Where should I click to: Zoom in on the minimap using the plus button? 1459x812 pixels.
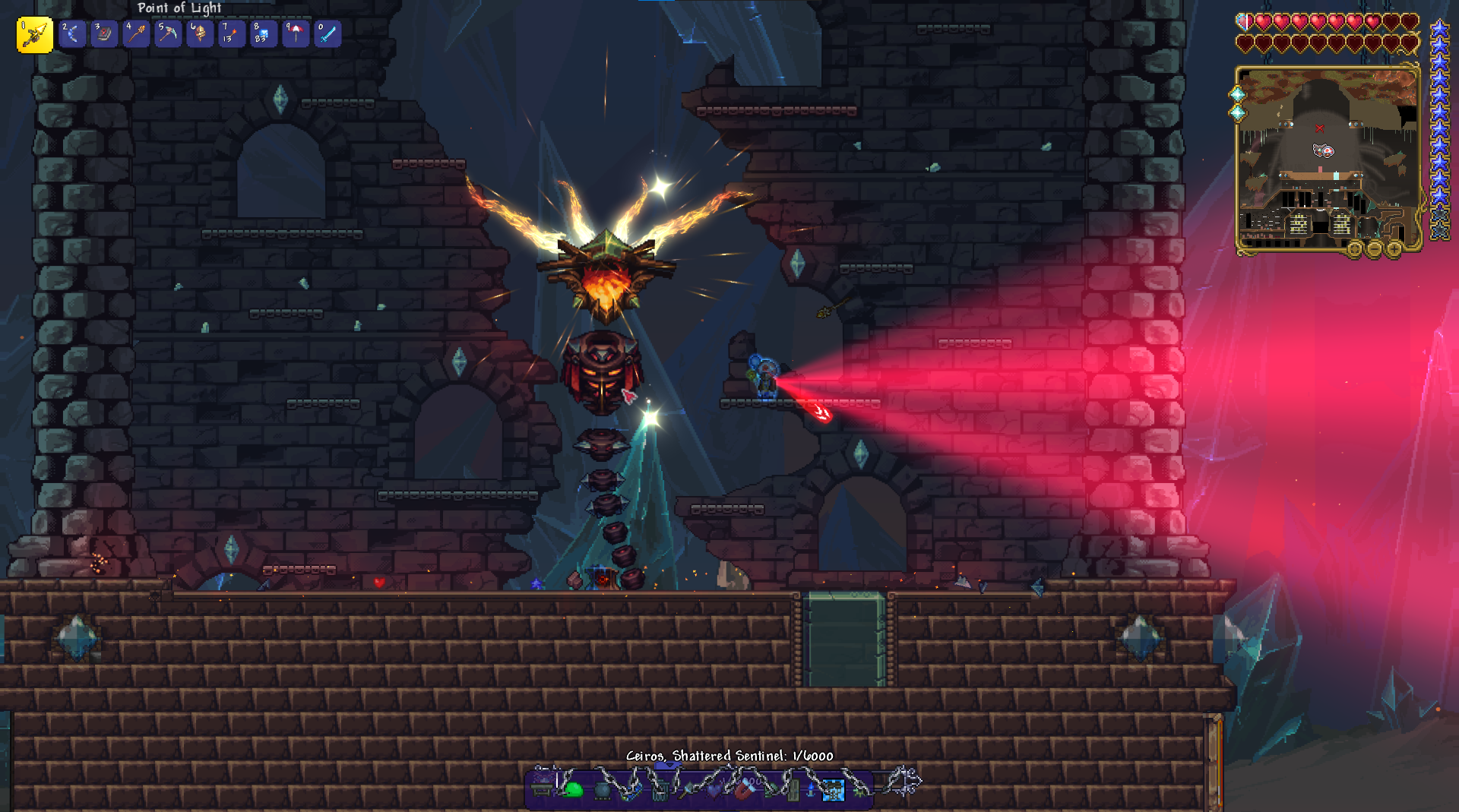point(1394,250)
